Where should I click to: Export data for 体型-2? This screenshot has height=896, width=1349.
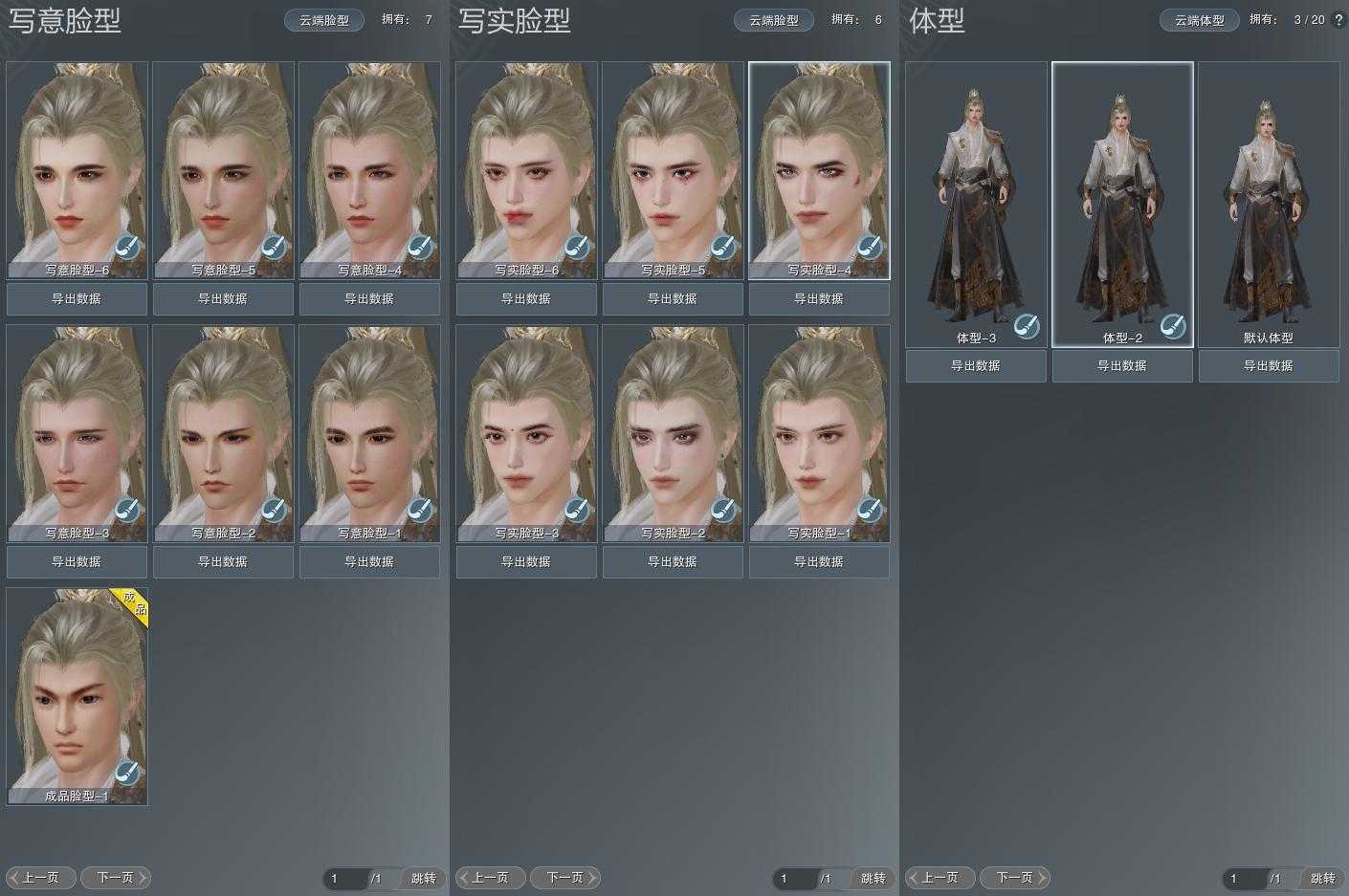[1122, 366]
